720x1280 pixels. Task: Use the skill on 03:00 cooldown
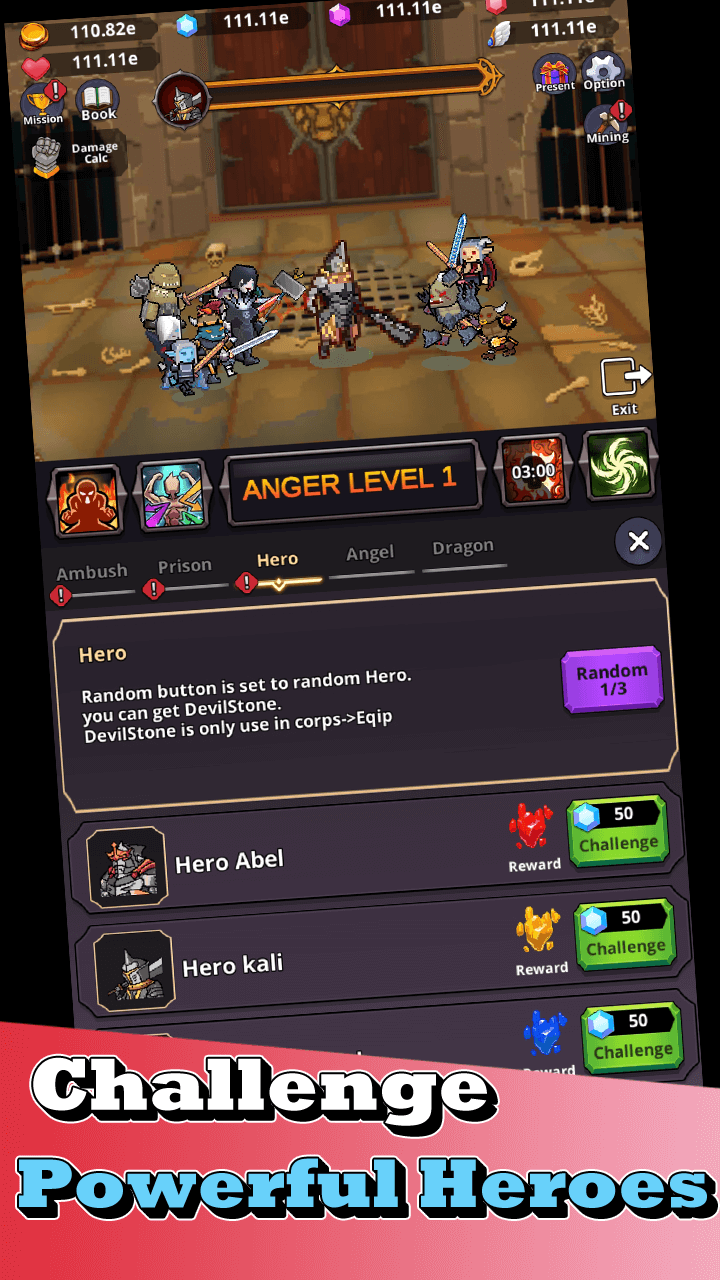[533, 468]
